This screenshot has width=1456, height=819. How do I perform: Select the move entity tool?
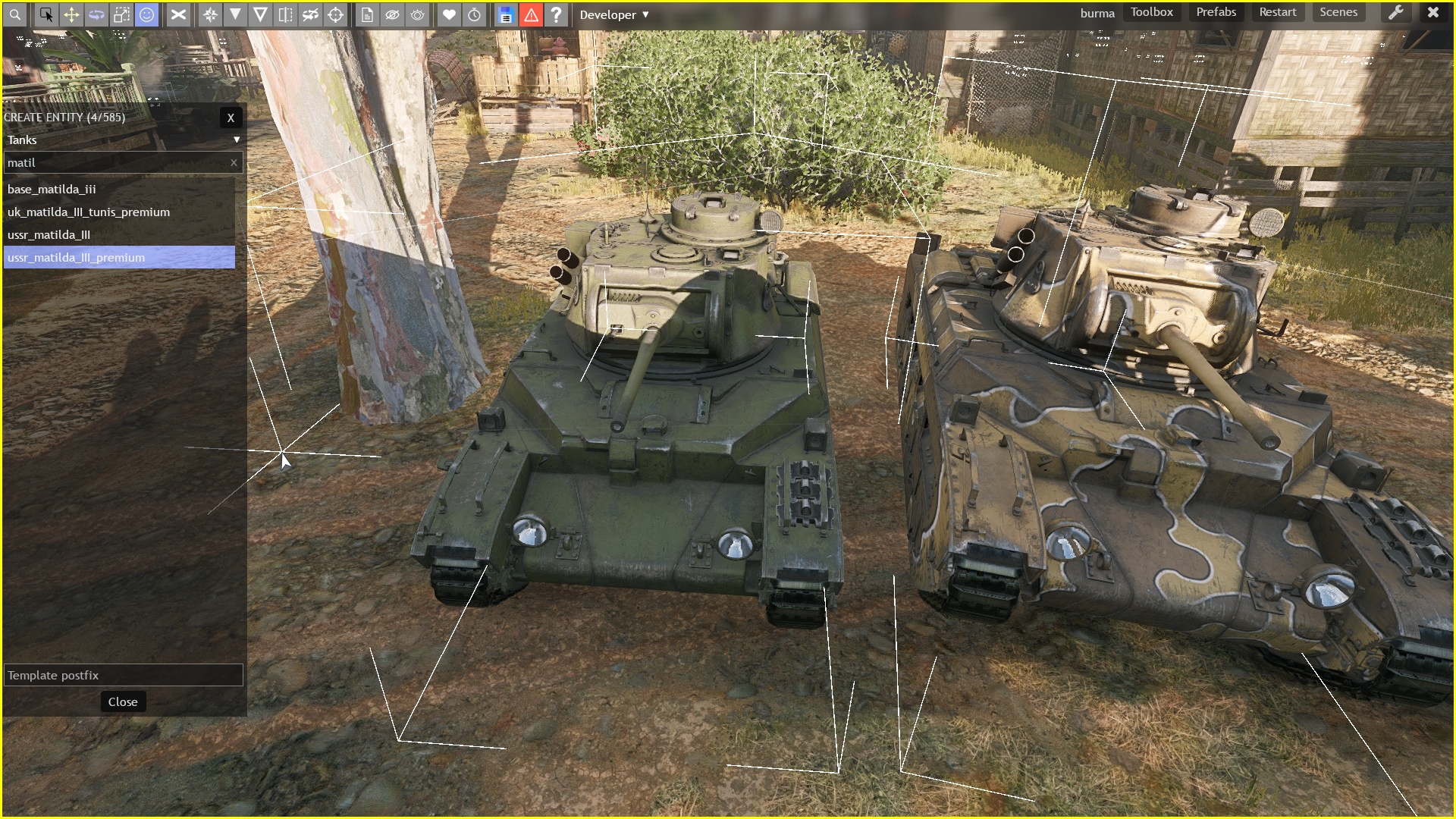point(71,14)
